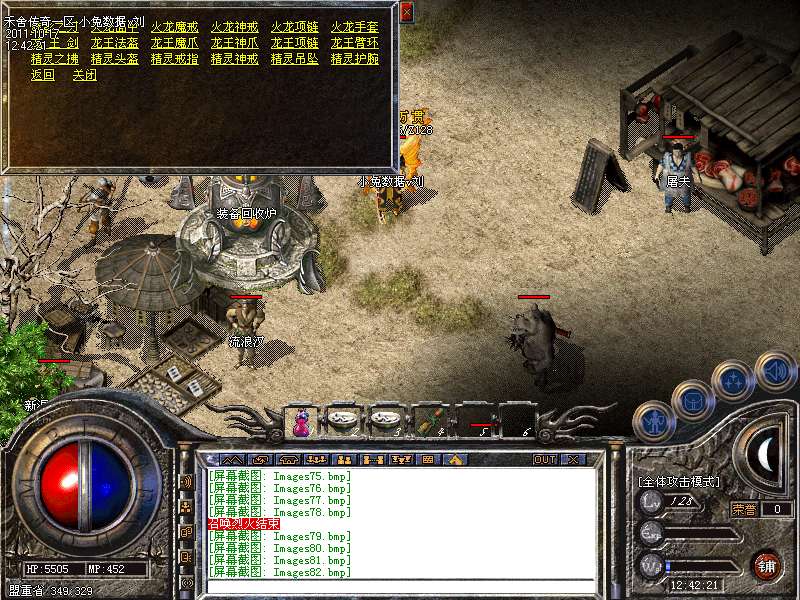
Task: Go back with the 返回 link
Action: 42,75
